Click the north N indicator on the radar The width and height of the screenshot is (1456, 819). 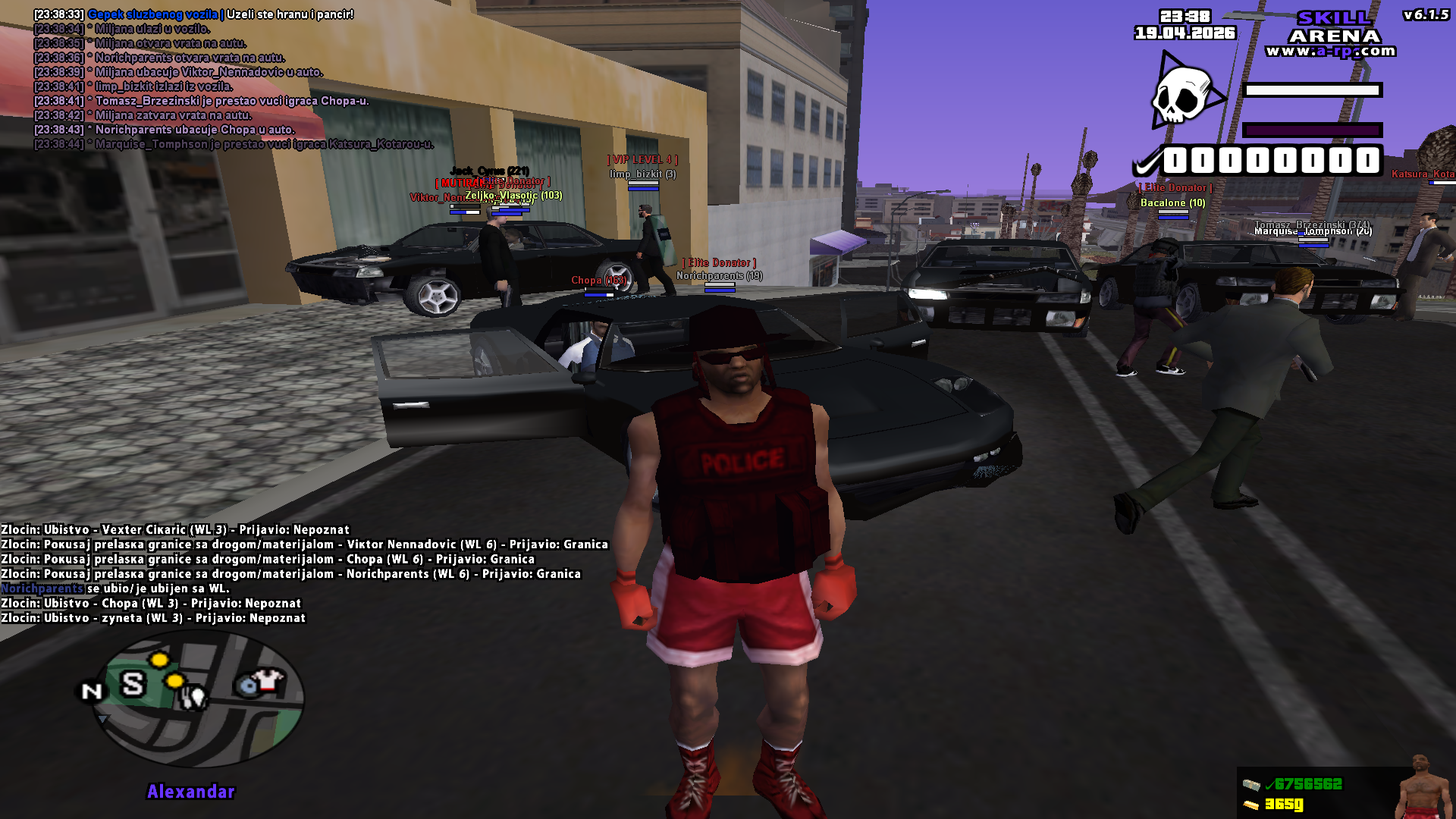[x=91, y=691]
